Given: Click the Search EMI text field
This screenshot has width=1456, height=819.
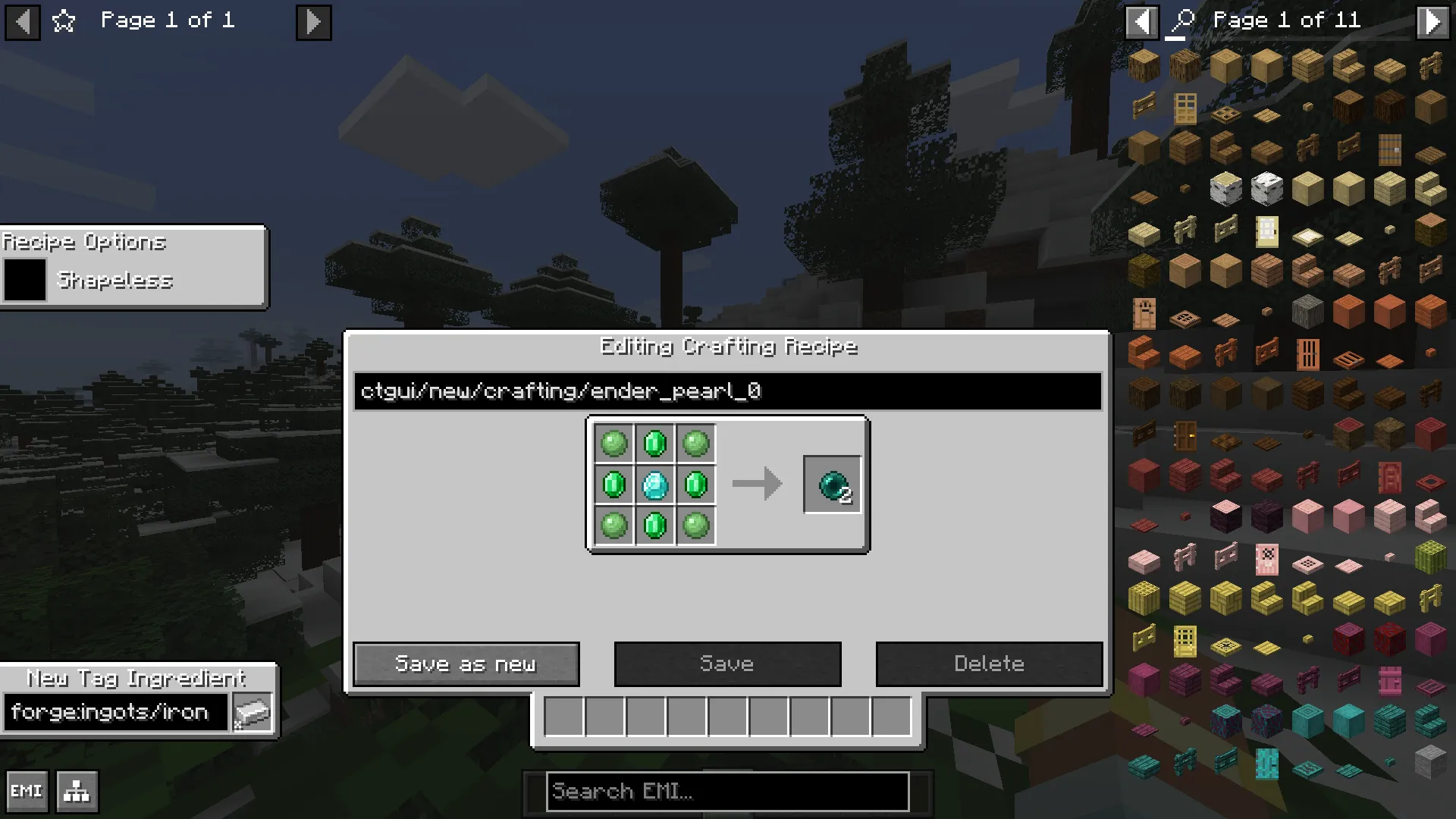Looking at the screenshot, I should pos(727,791).
